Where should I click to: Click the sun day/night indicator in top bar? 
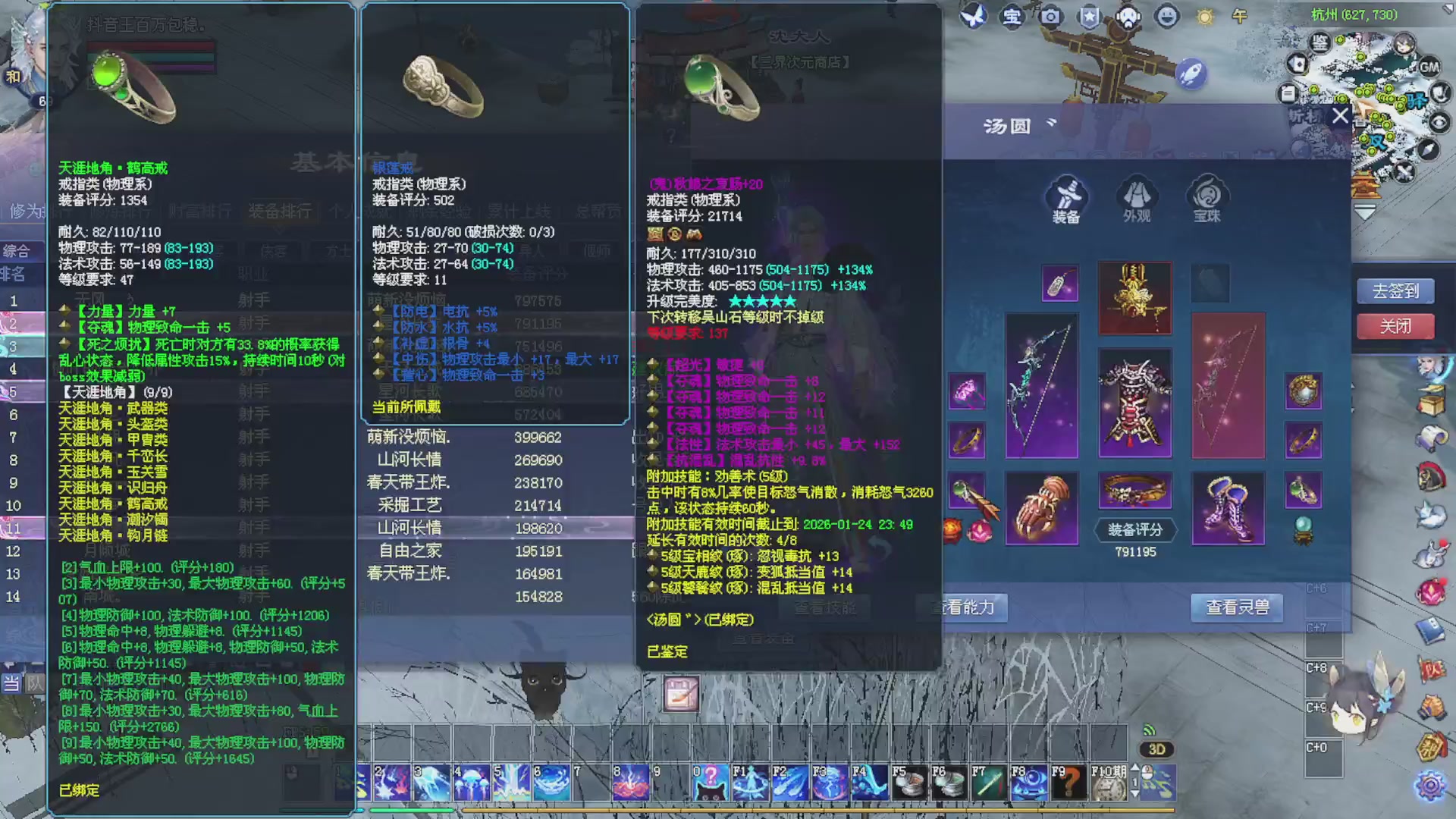click(1205, 17)
